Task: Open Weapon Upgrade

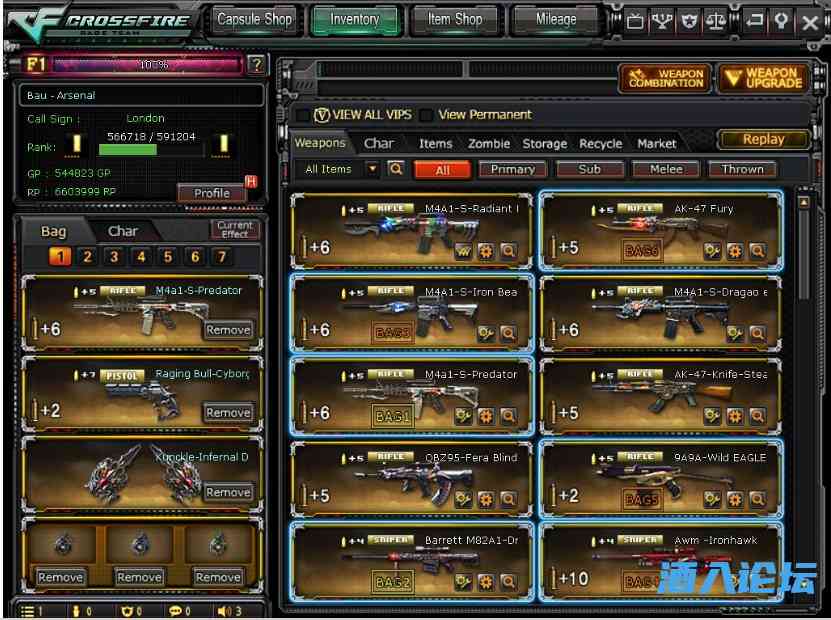Action: [x=764, y=78]
